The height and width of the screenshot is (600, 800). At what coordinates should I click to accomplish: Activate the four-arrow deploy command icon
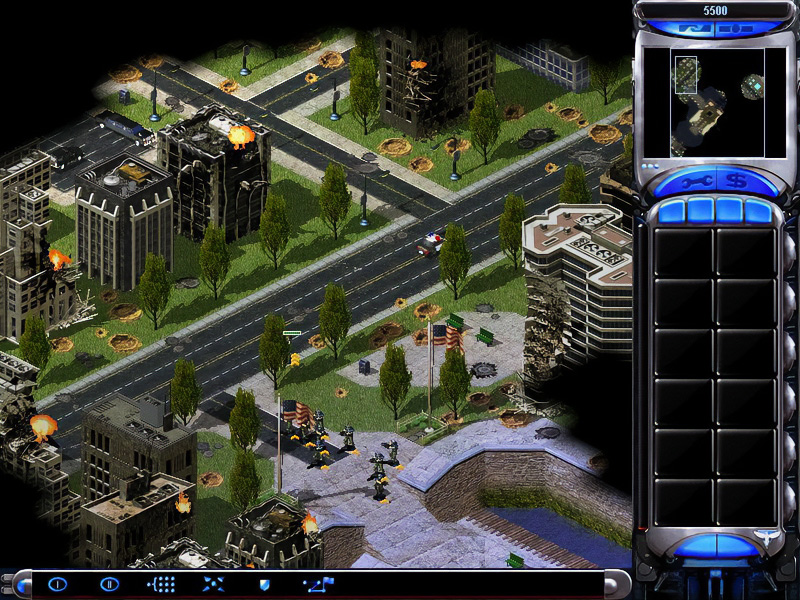(213, 584)
